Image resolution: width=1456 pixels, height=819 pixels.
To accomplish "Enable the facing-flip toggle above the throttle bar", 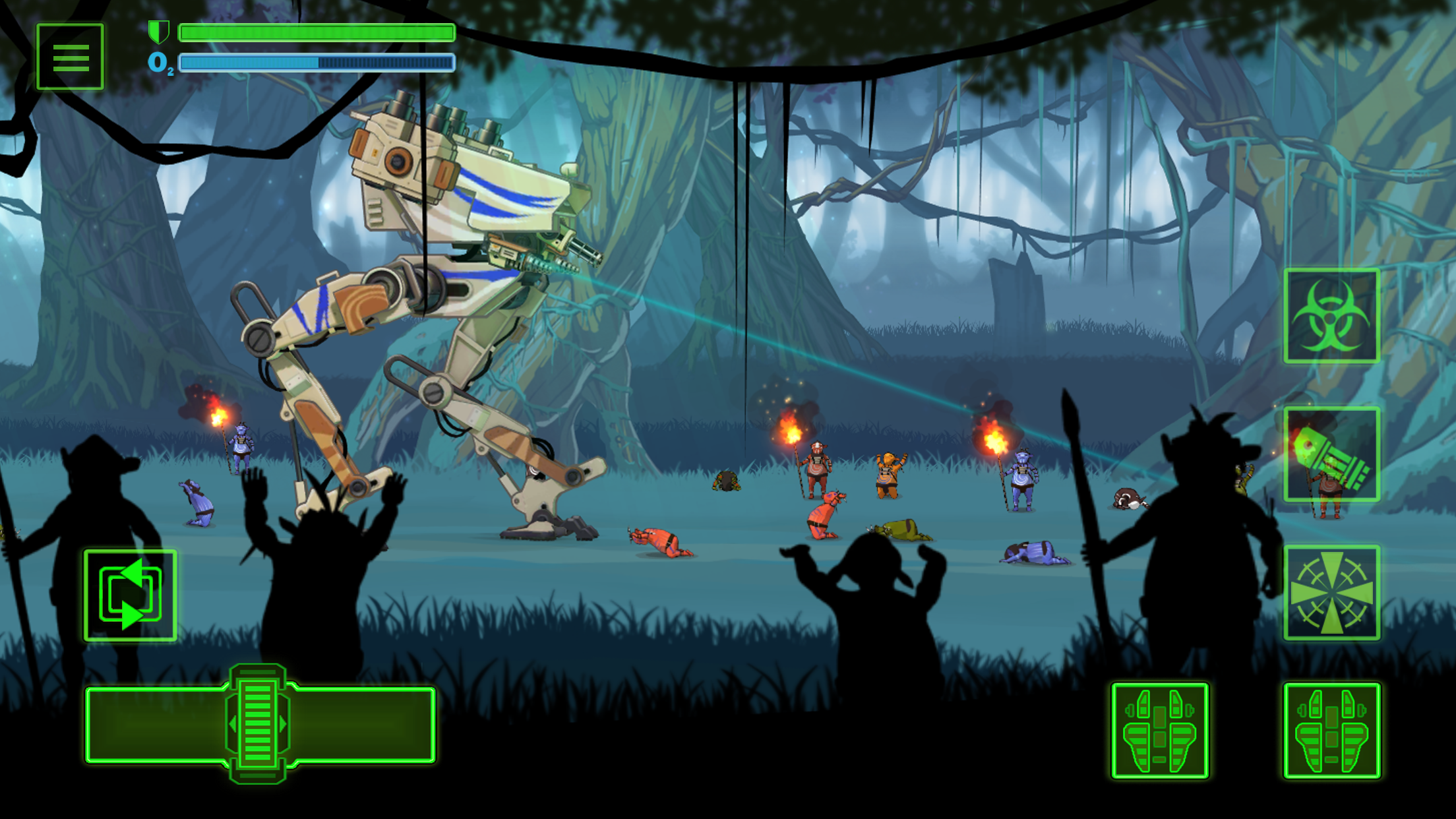I will 129,590.
